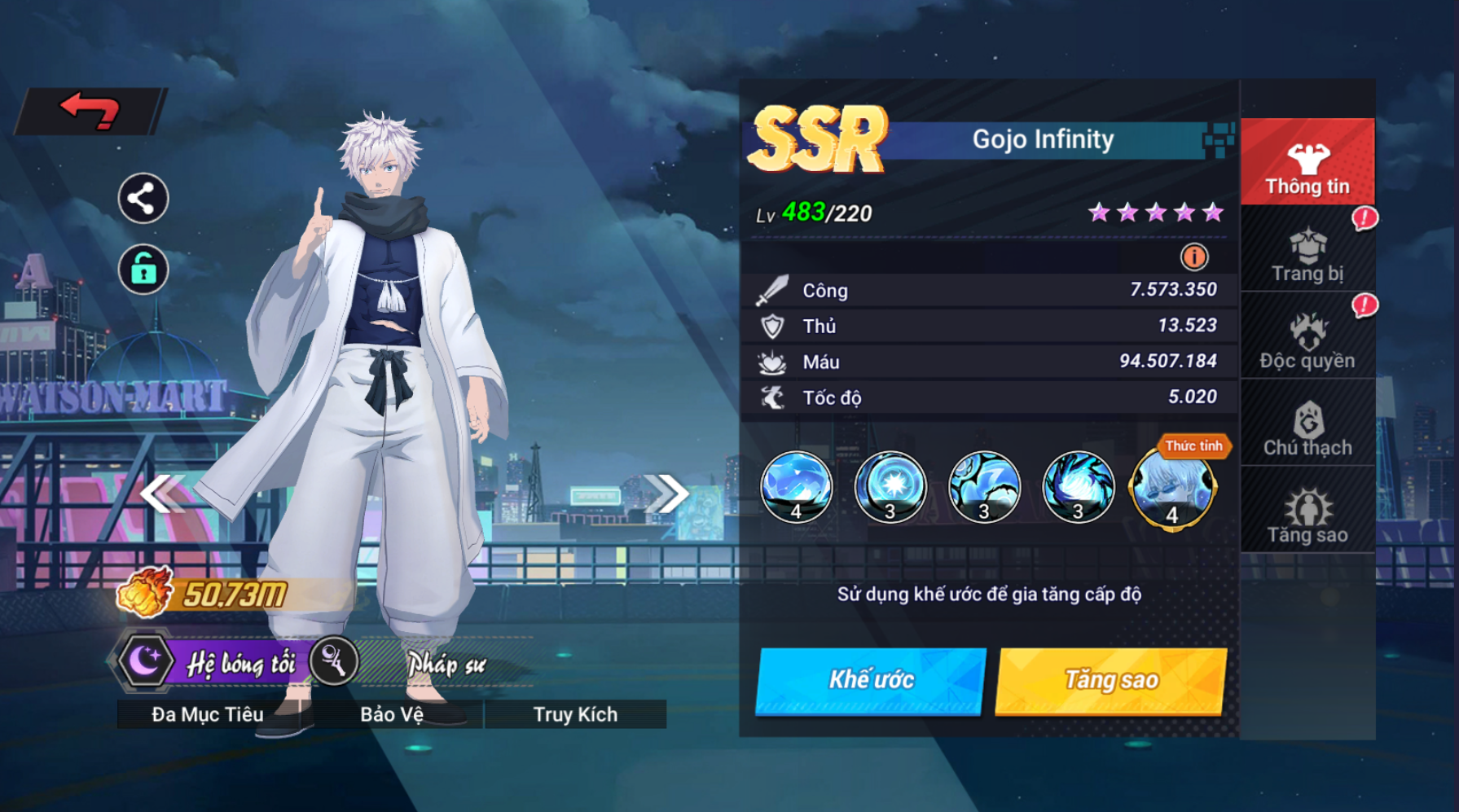Select the Thức tỉnh awakening skill icon
The height and width of the screenshot is (812, 1459).
point(1171,488)
